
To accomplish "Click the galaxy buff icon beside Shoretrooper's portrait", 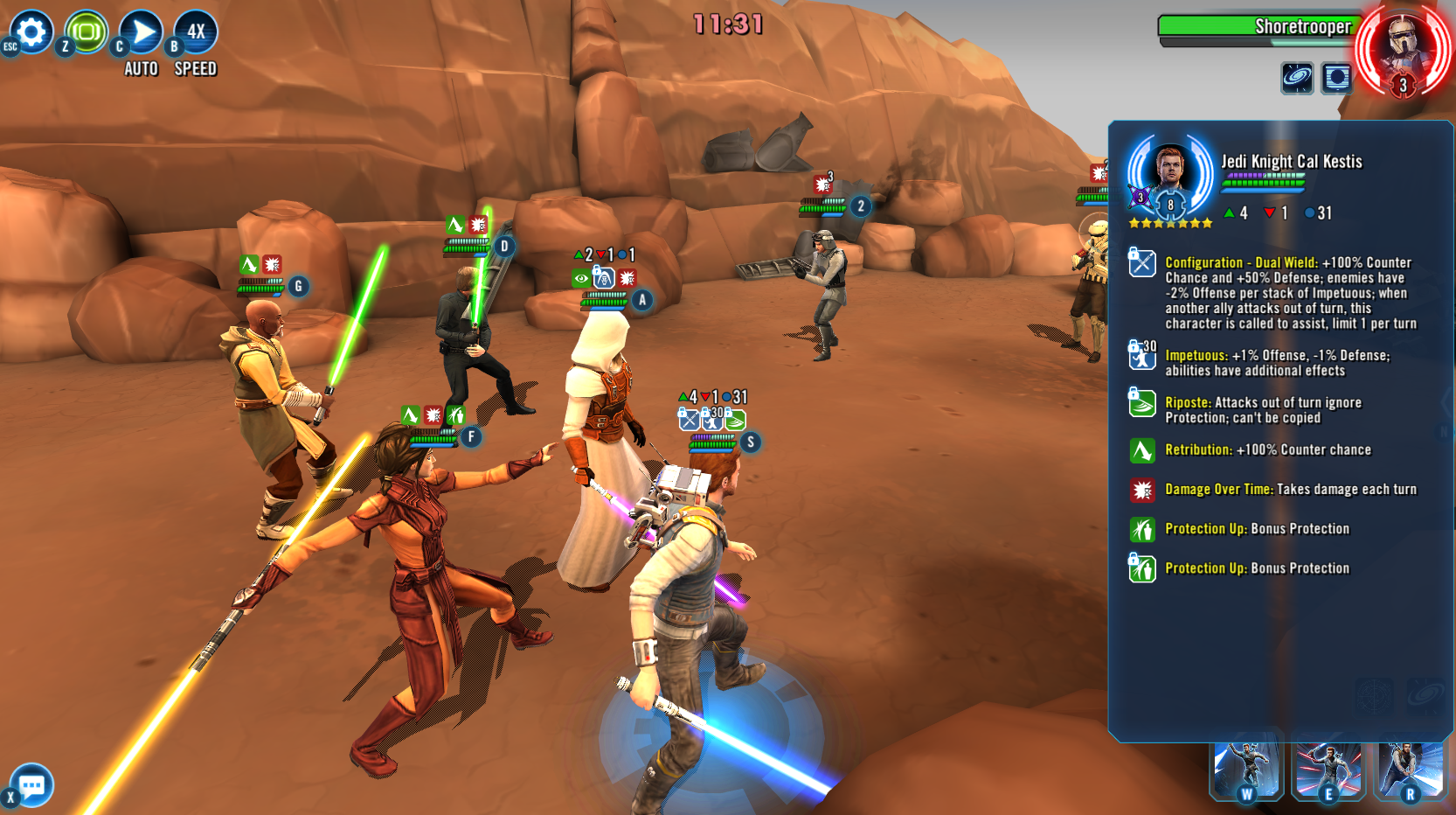I will coord(1299,76).
